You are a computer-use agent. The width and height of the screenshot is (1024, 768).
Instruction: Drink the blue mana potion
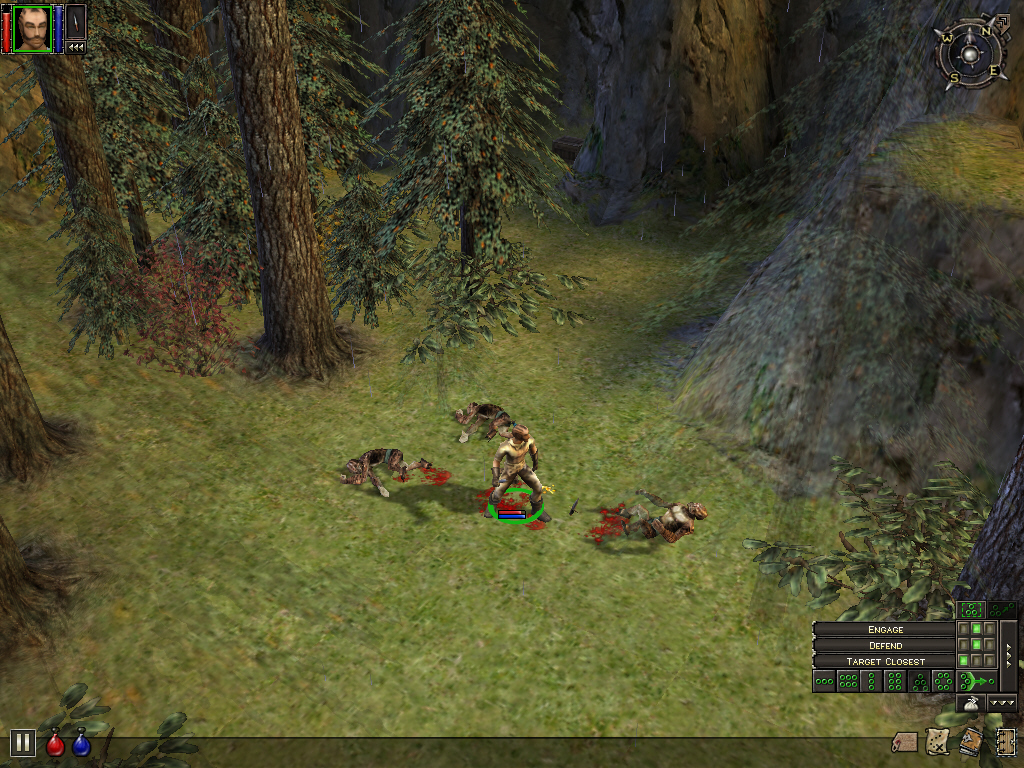[x=81, y=743]
